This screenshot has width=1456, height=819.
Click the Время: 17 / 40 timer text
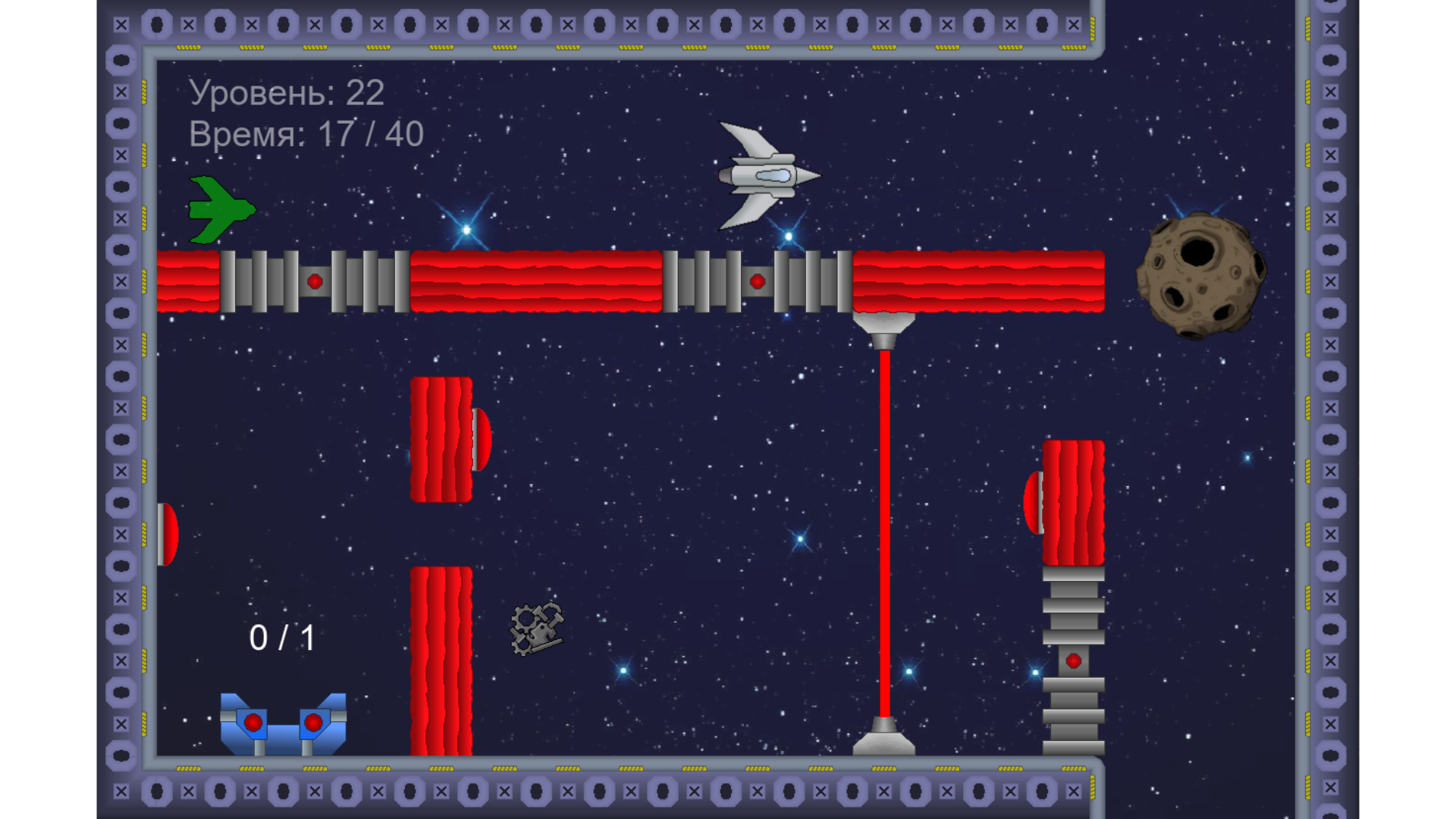306,135
